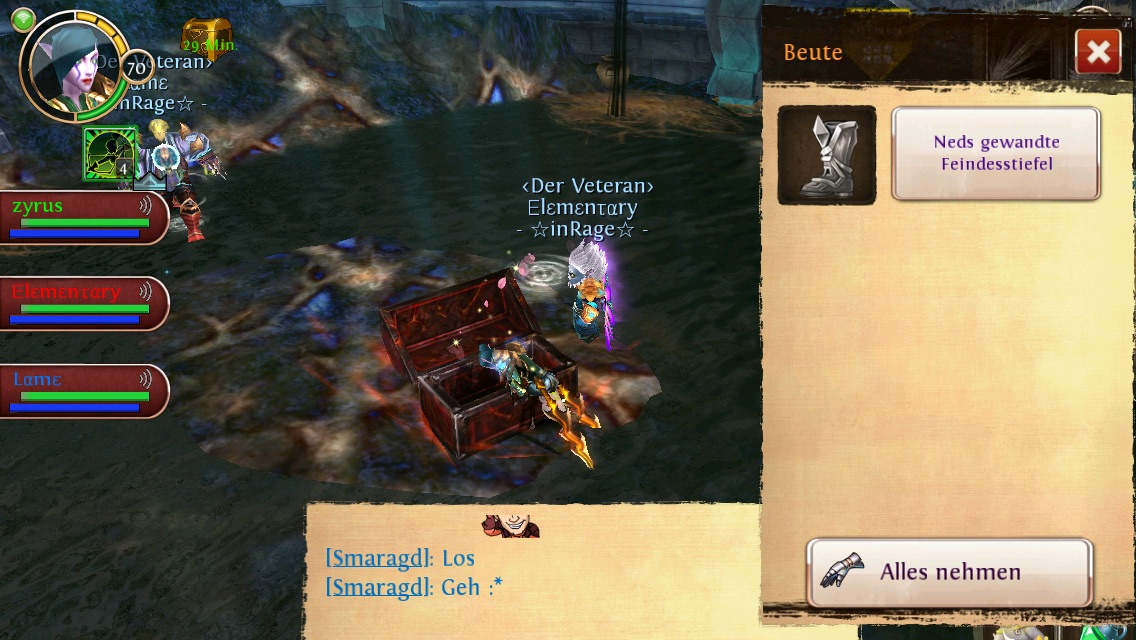Select the Neds gewandte Feindesstiefel button
Image resolution: width=1136 pixels, height=640 pixels.
(996, 154)
